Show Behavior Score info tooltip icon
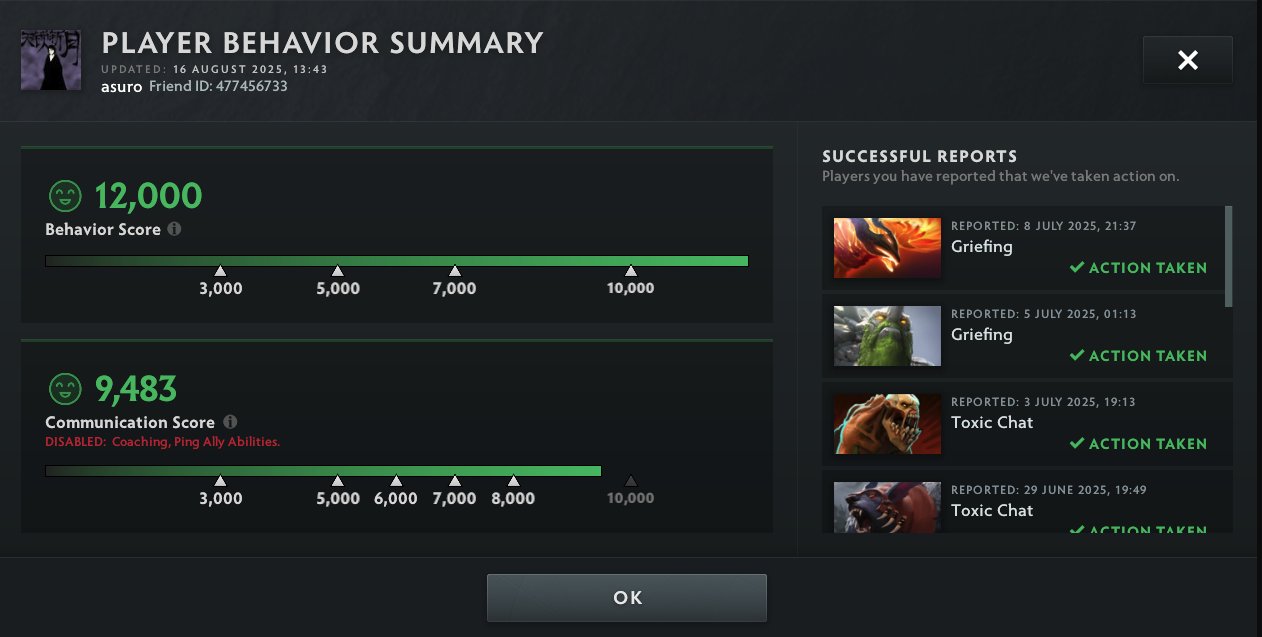Viewport: 1262px width, 637px height. [x=175, y=229]
